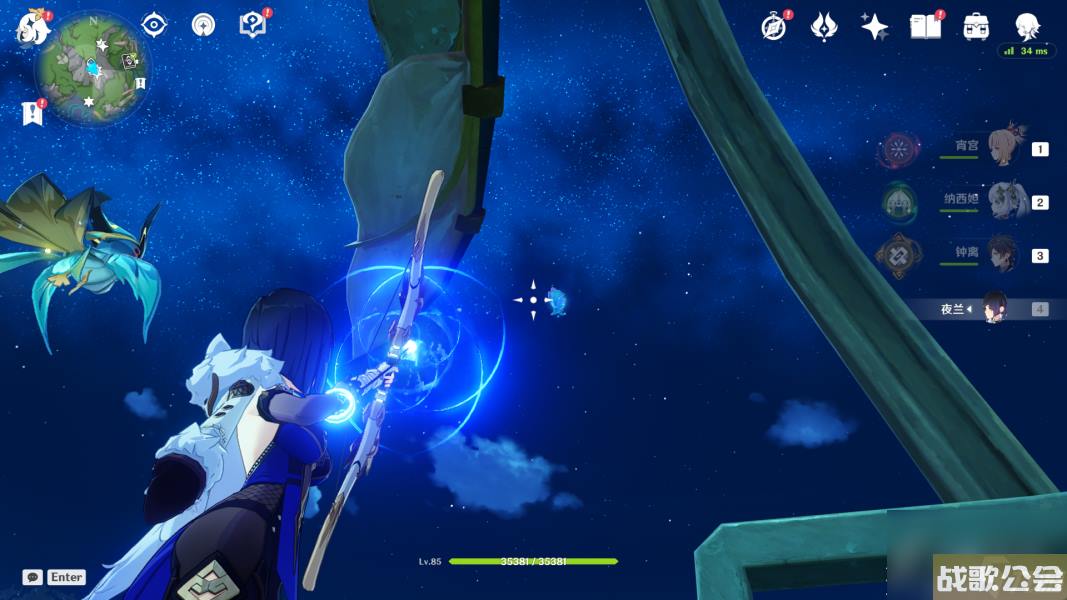Open the Battle Pass icon
Image resolution: width=1067 pixels, height=600 pixels.
click(823, 27)
